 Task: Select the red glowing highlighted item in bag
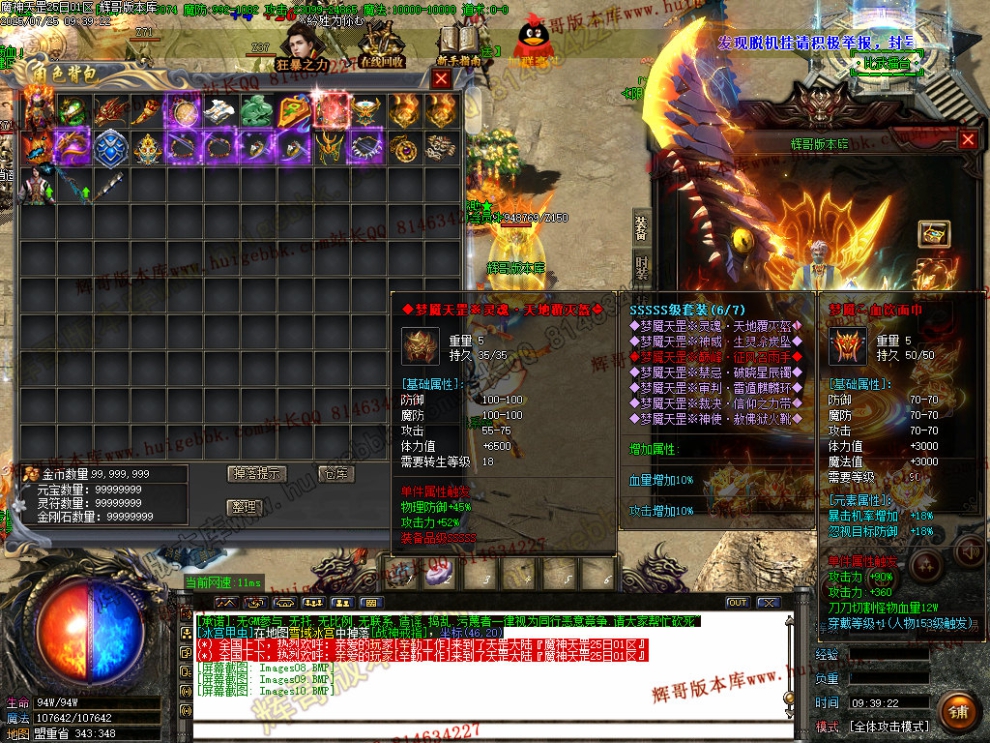tap(331, 111)
